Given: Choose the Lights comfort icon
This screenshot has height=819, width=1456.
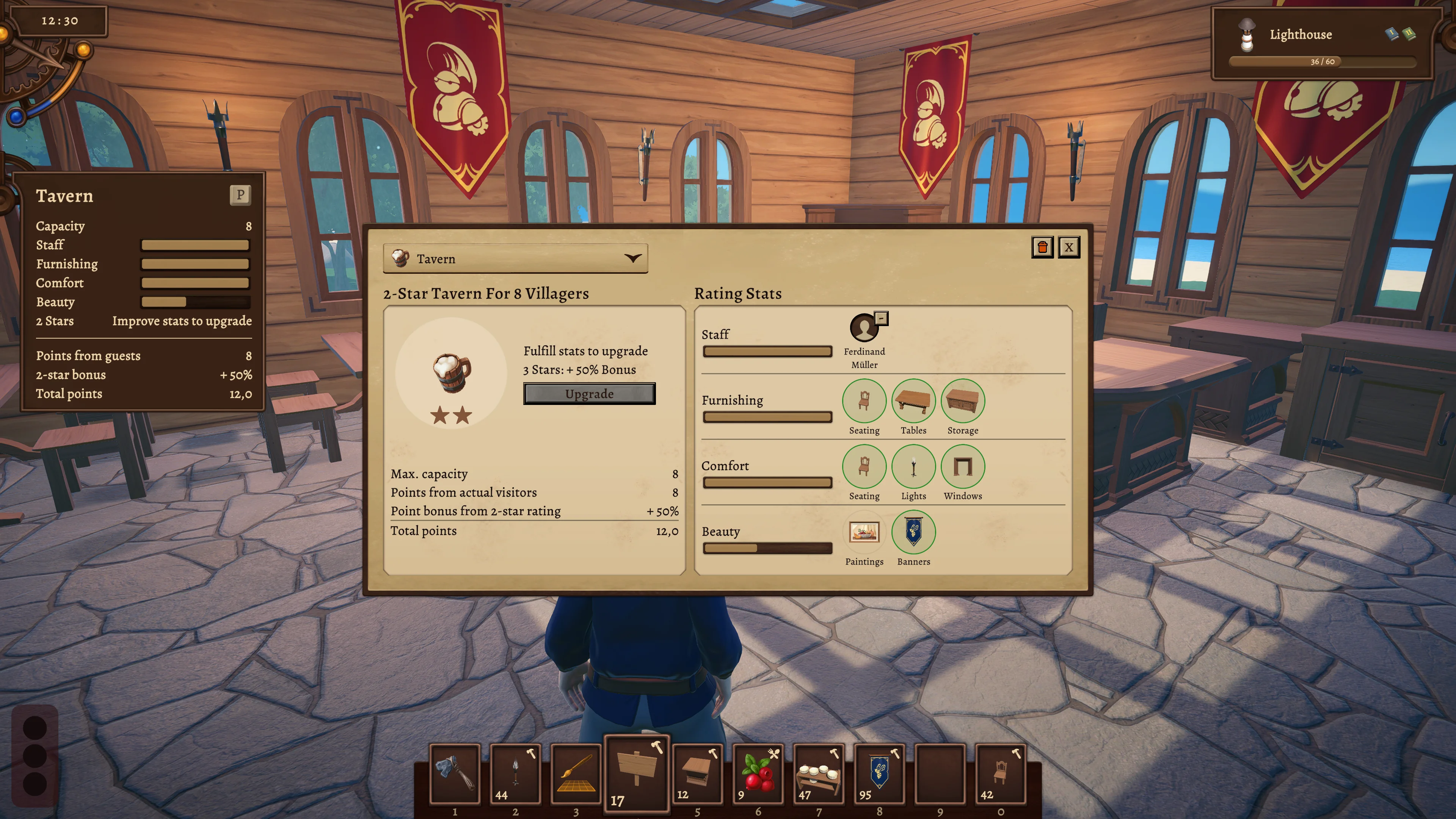Looking at the screenshot, I should pyautogui.click(x=913, y=466).
